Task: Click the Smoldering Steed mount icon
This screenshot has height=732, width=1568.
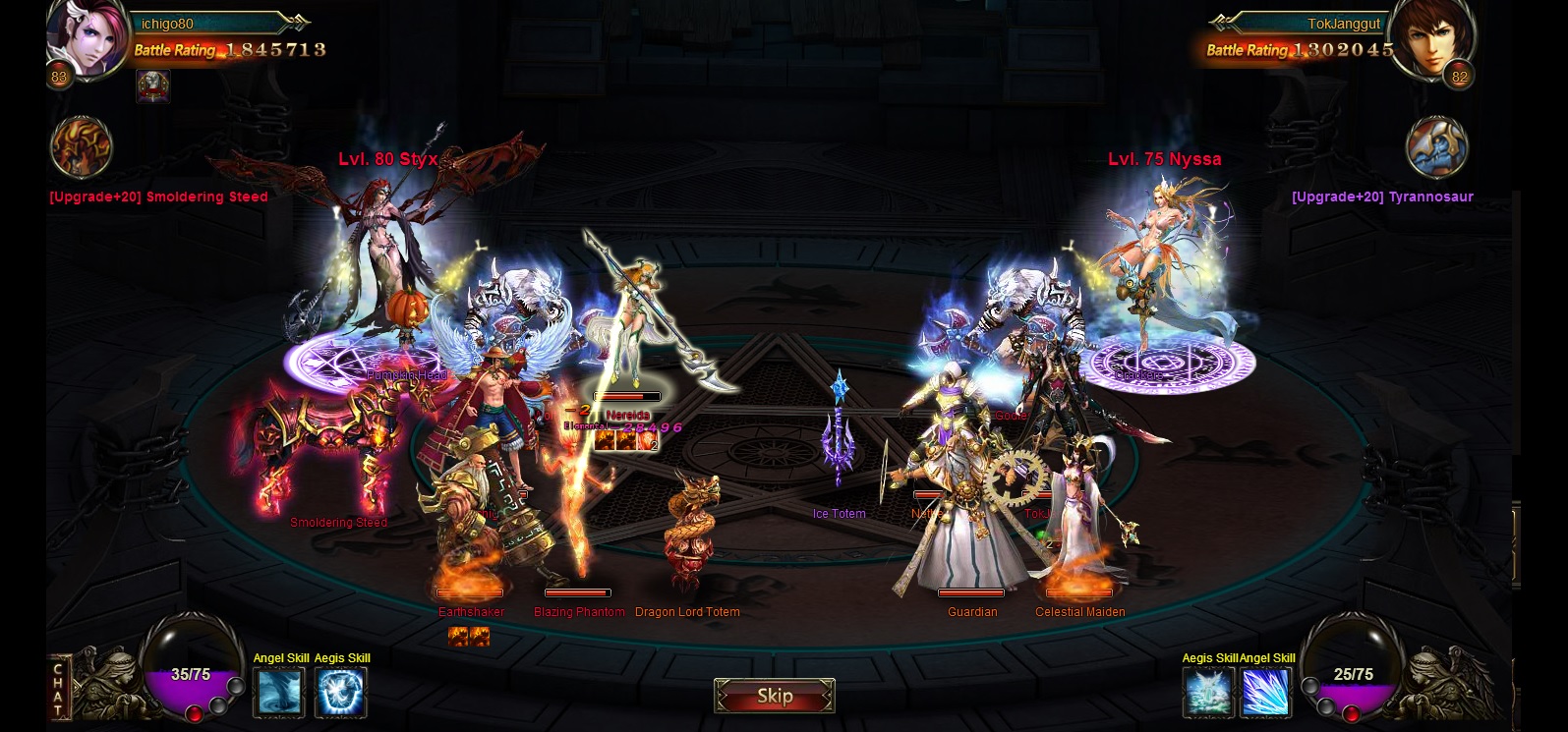Action: point(81,148)
